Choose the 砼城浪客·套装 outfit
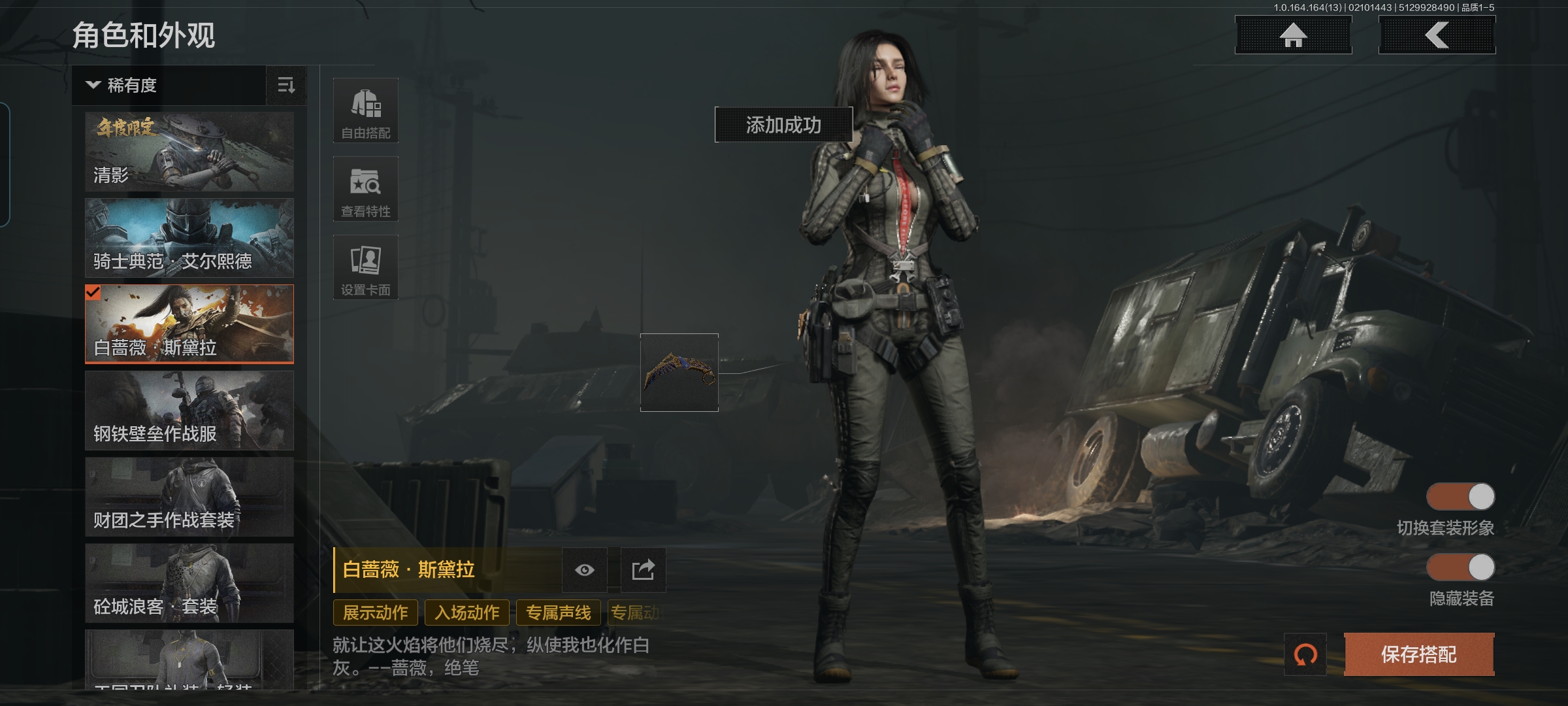The image size is (1568, 706). (189, 583)
